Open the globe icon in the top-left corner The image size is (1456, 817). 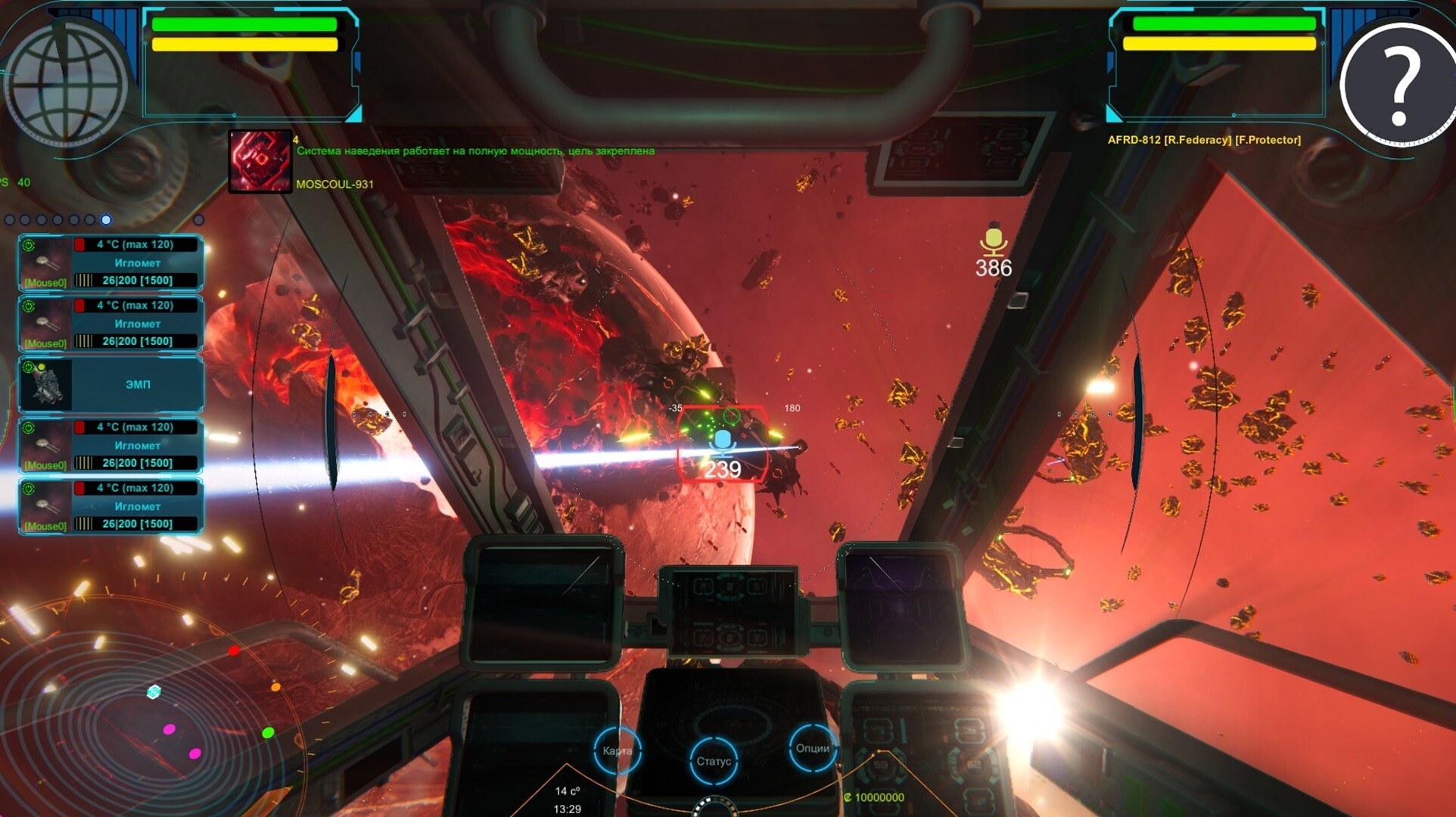[64, 76]
